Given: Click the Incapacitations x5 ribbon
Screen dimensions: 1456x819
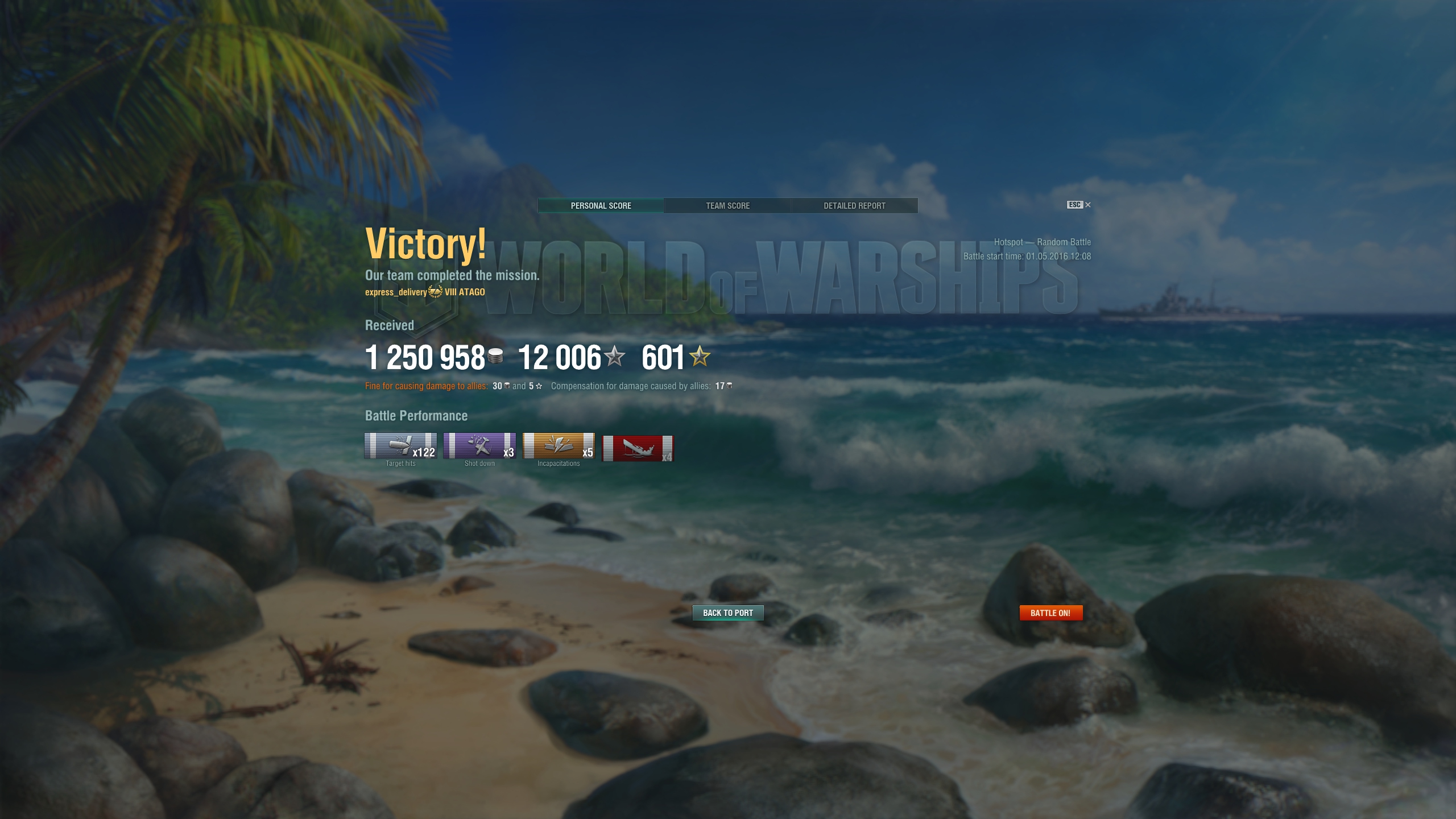Looking at the screenshot, I should (559, 446).
